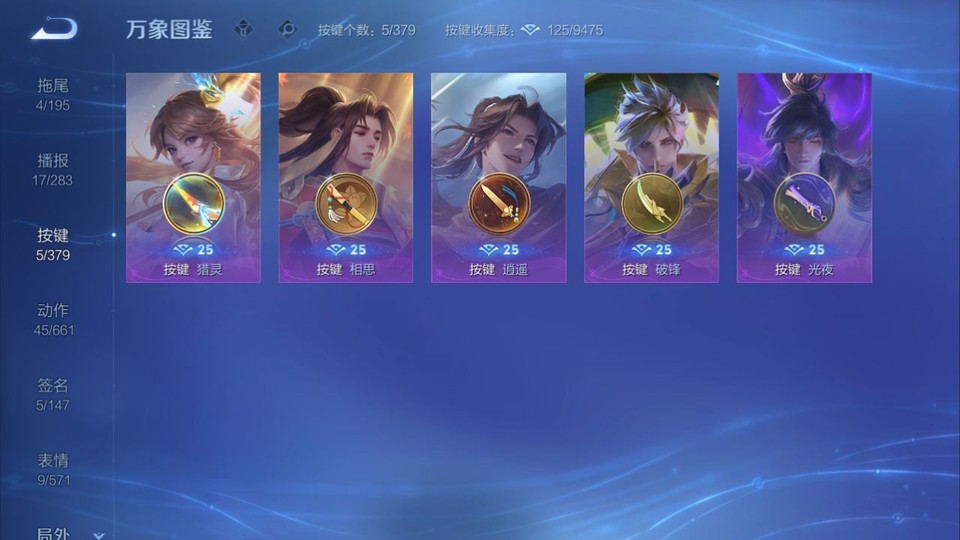960x540 pixels.
Task: Select the 按键 破锋 card
Action: [x=651, y=178]
